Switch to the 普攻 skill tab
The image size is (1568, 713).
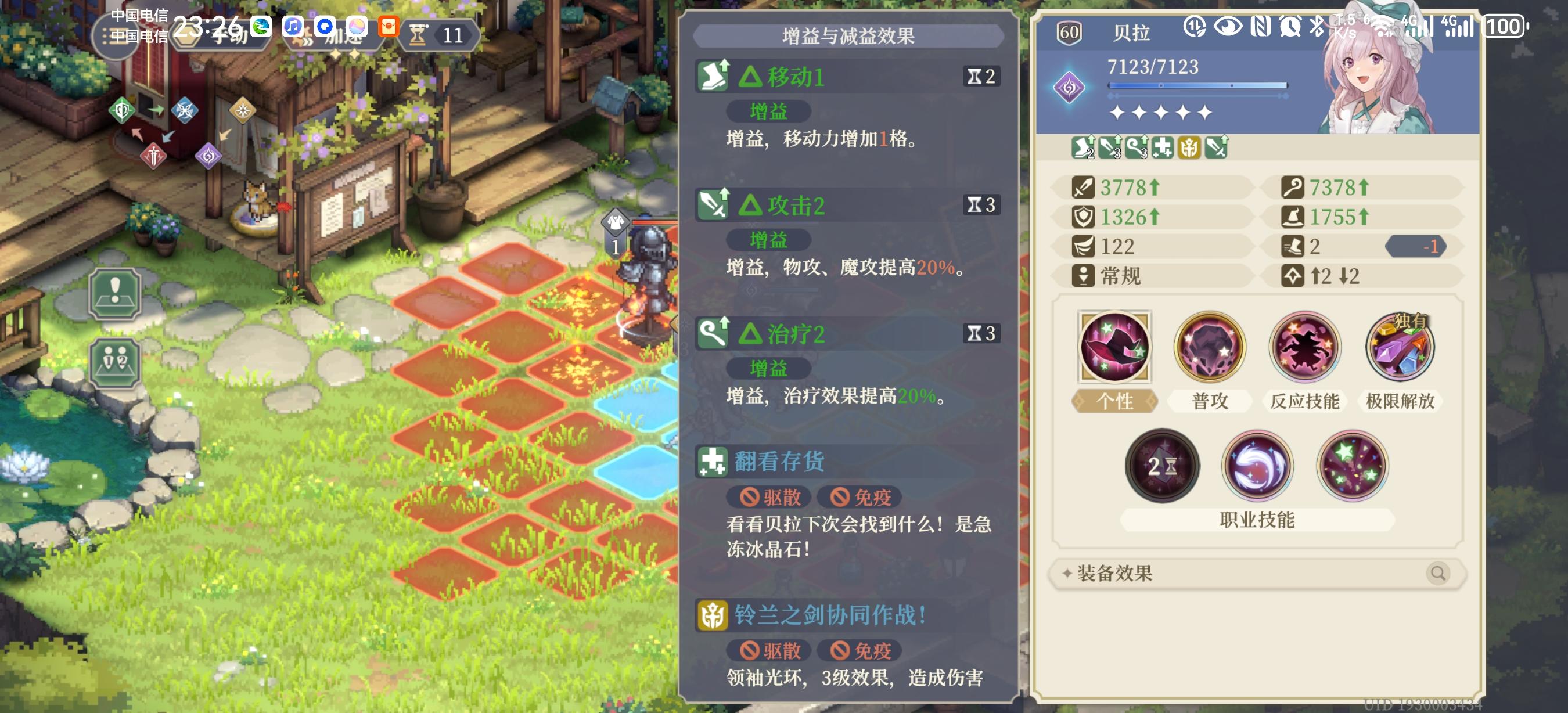point(1209,402)
